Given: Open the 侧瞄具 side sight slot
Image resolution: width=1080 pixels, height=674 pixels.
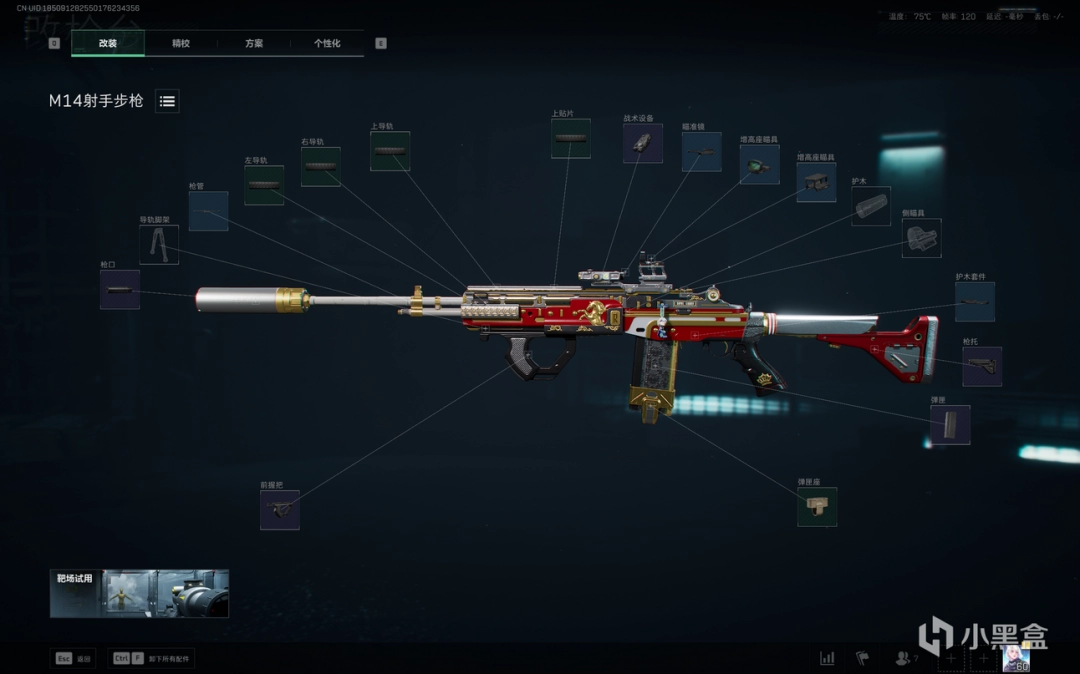Looking at the screenshot, I should pos(921,238).
